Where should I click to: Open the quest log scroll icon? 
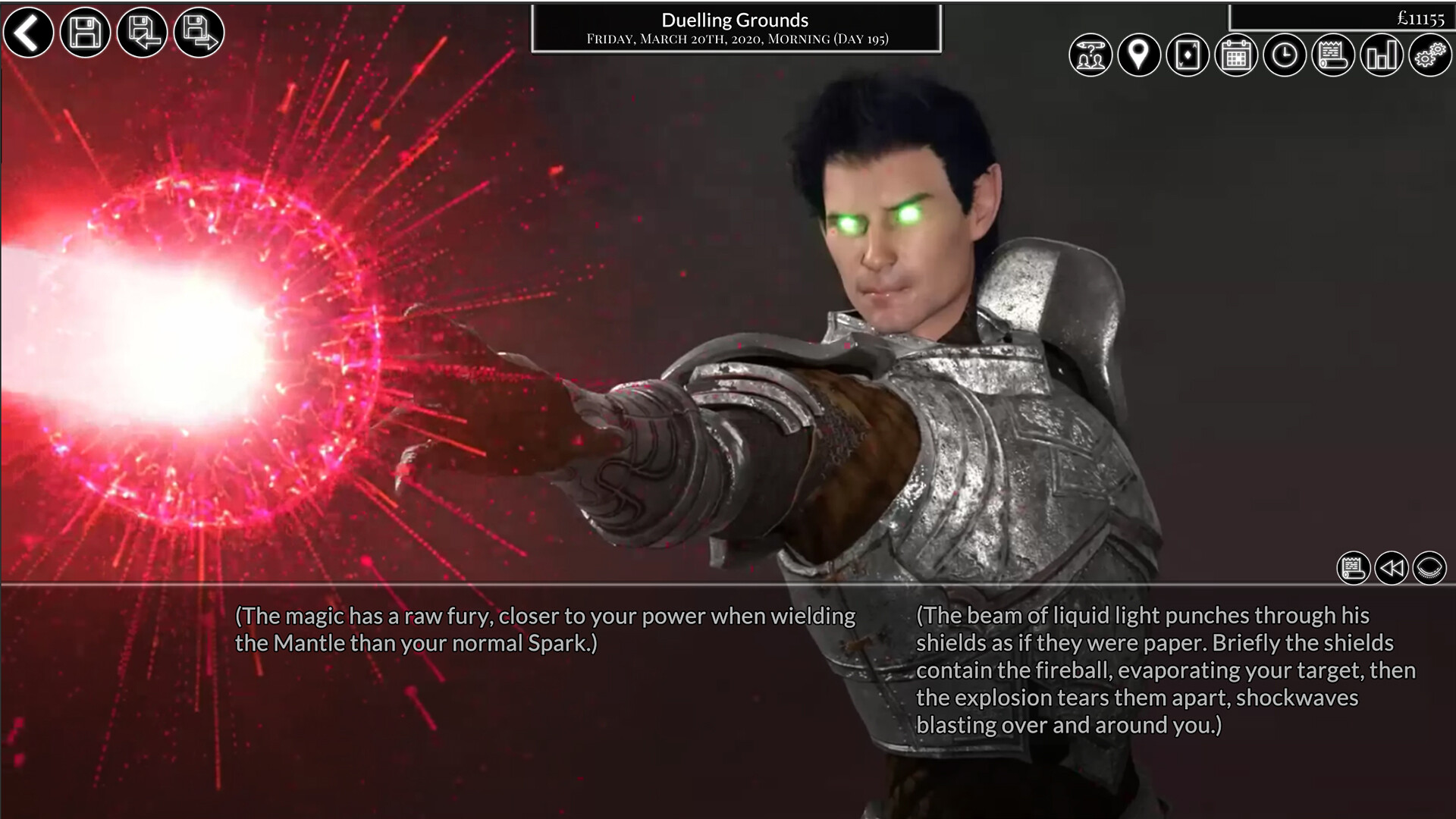1332,55
